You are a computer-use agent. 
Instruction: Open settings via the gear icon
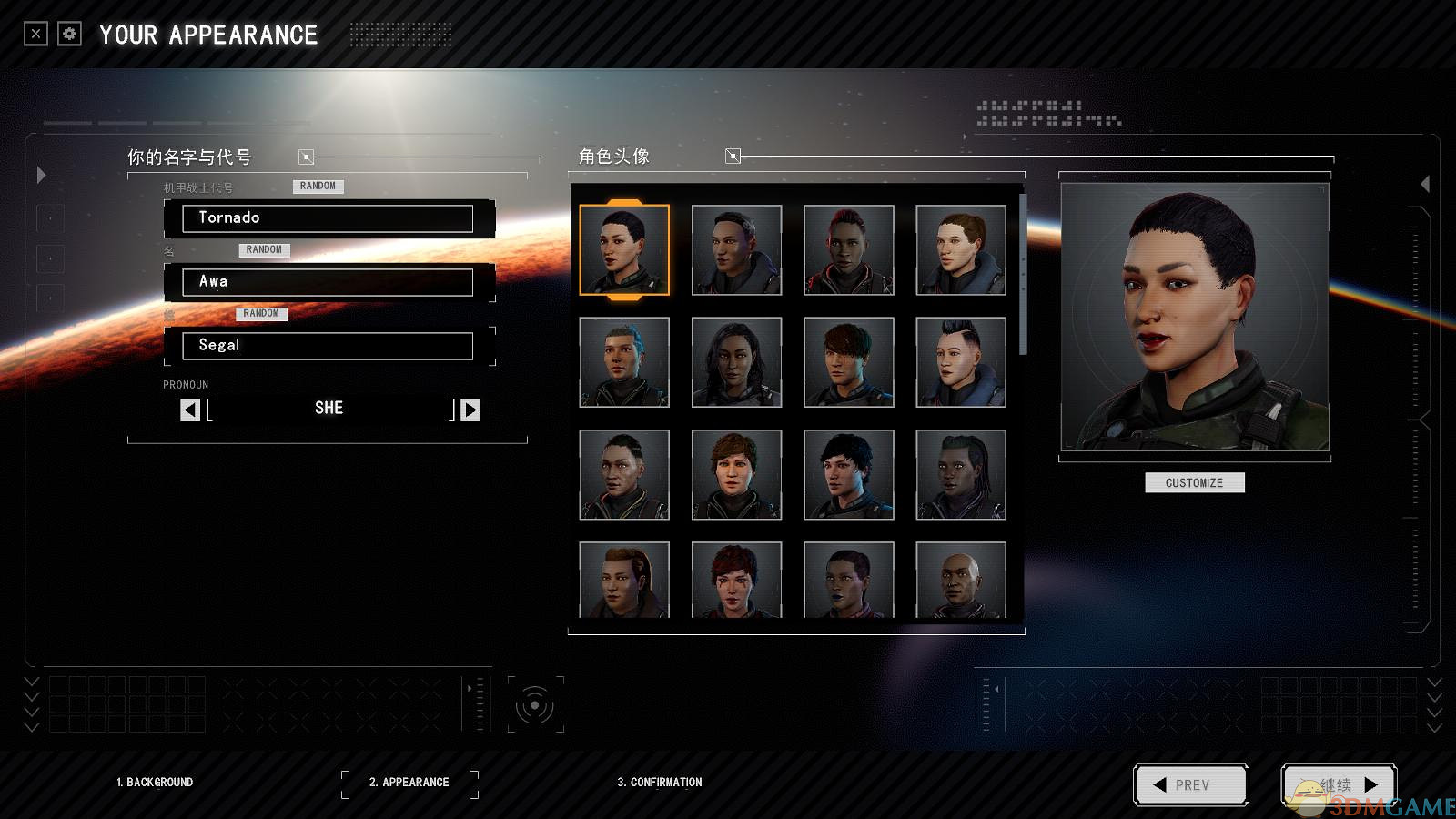coord(69,35)
